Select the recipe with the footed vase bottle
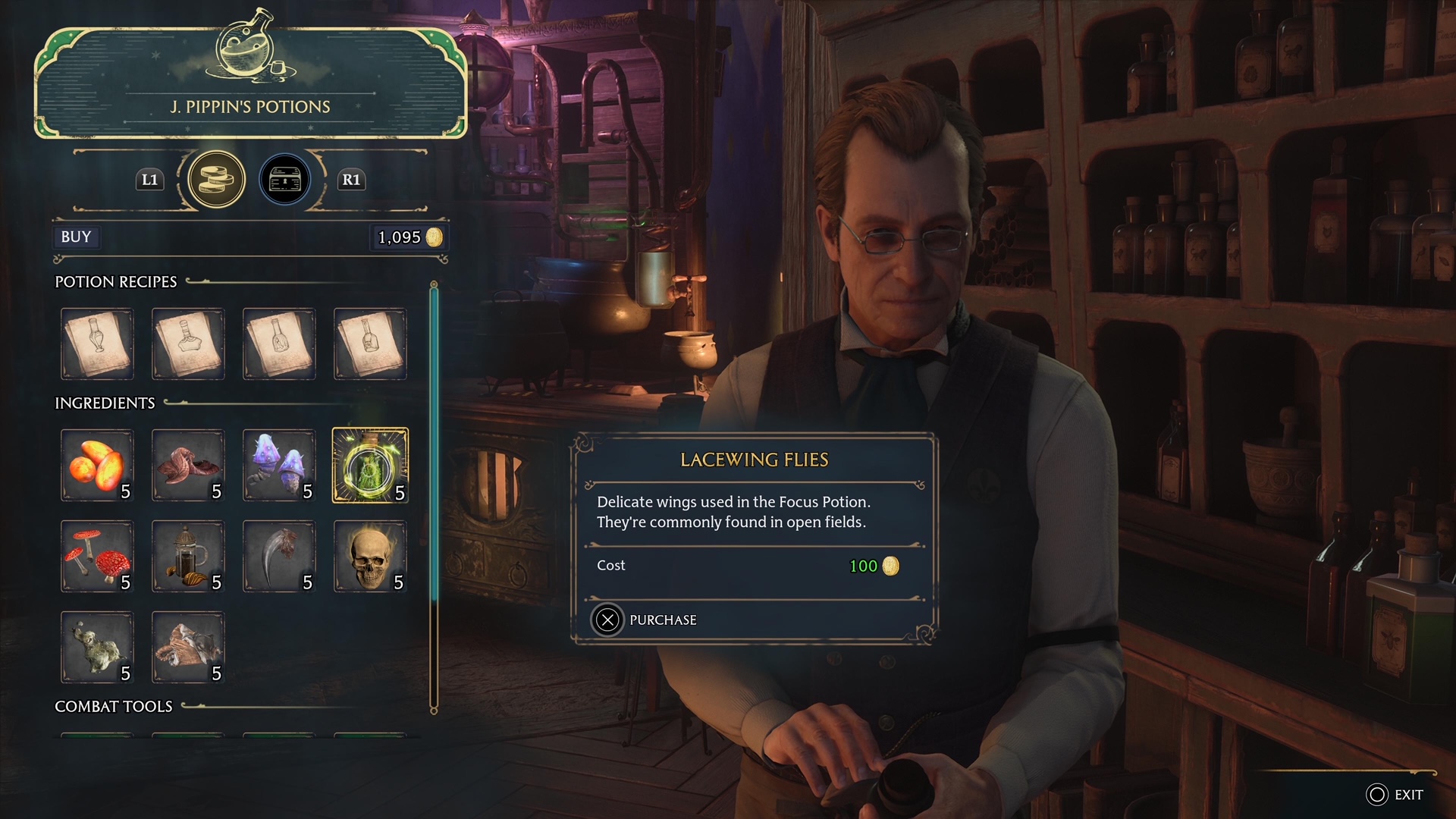 point(97,344)
